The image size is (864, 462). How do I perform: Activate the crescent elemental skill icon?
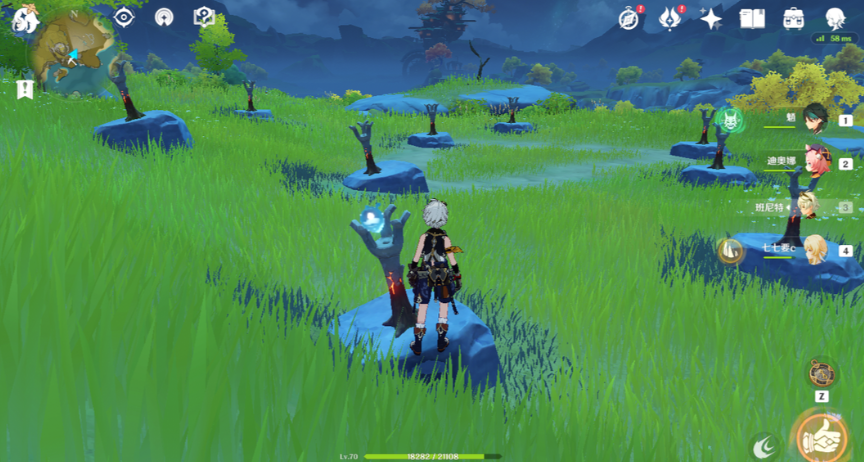(x=766, y=448)
